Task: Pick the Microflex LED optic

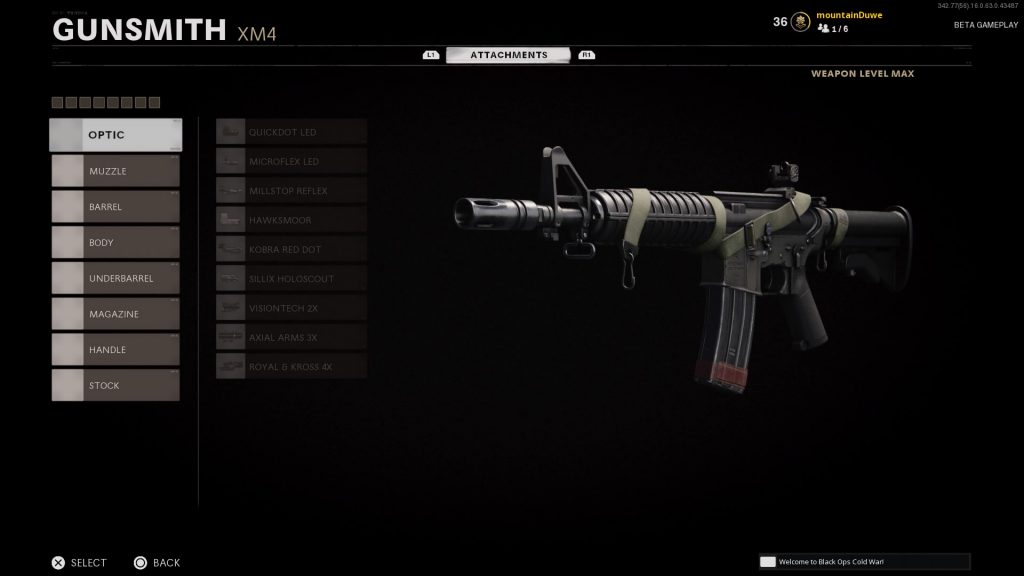Action: pos(291,161)
